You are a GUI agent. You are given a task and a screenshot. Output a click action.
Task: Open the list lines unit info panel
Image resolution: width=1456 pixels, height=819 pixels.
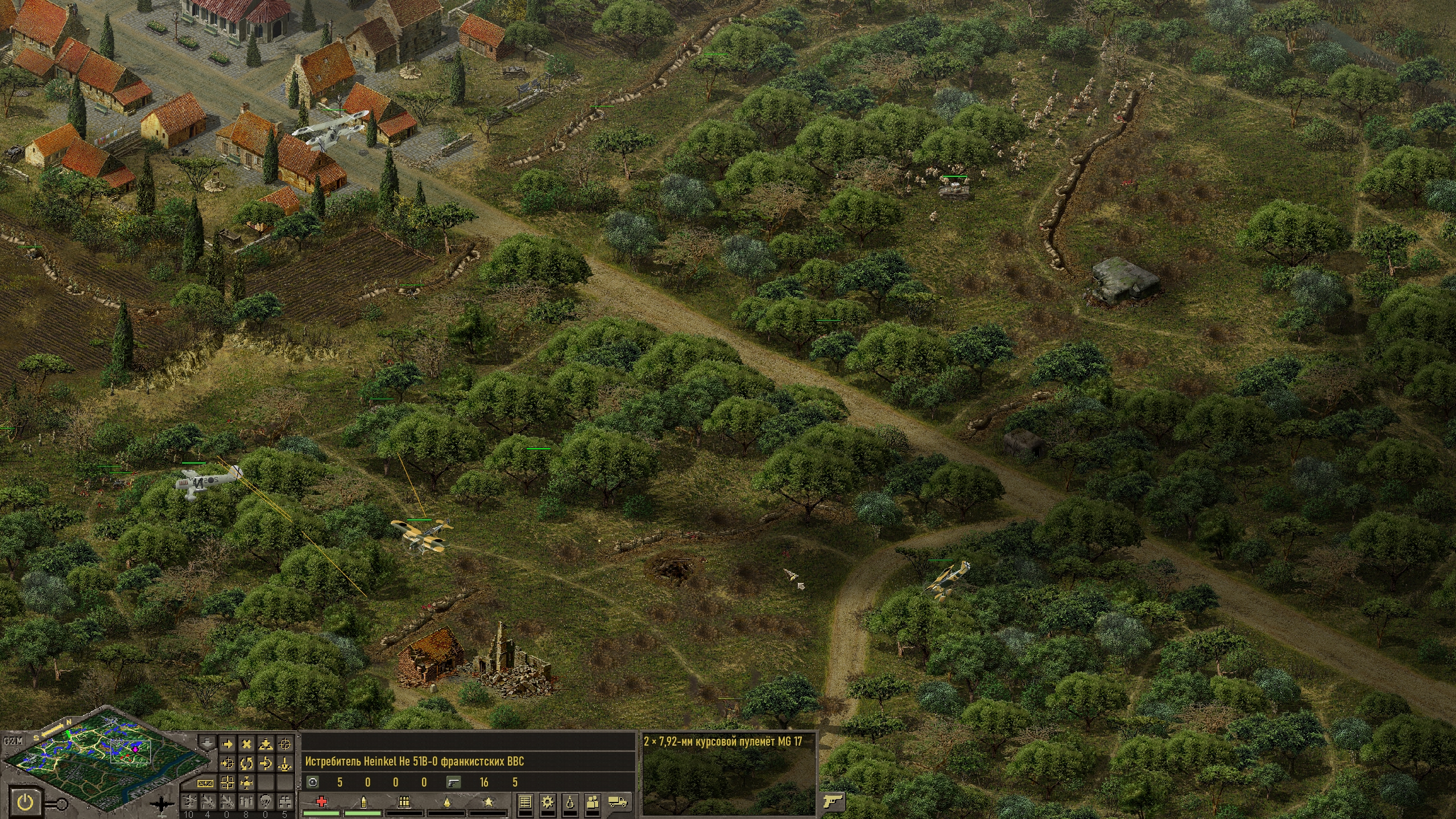(x=526, y=803)
